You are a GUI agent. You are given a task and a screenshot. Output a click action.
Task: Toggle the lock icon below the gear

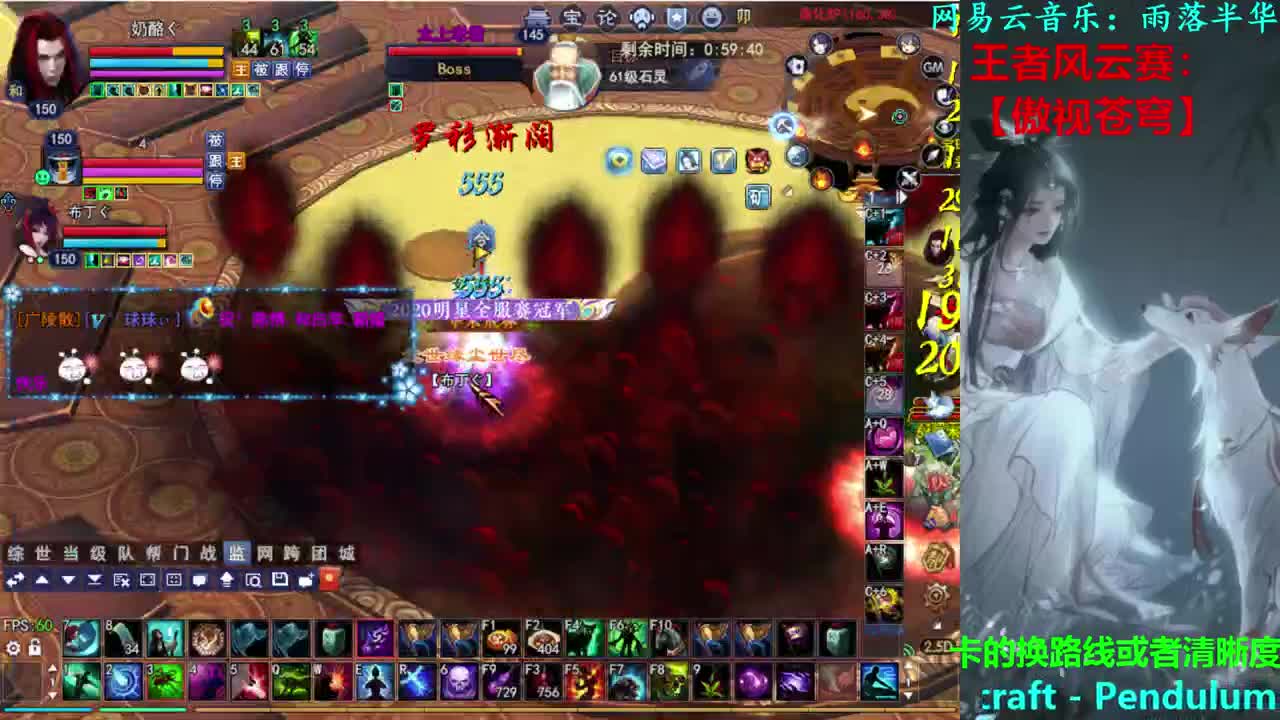point(34,648)
